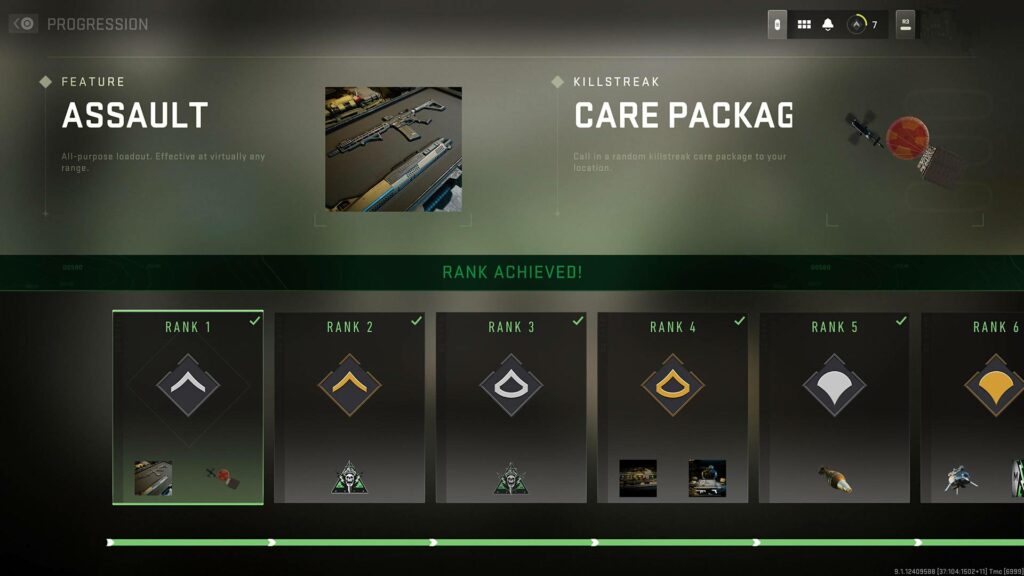Select the Rank 1 card
Viewport: 1024px width, 576px height.
188,407
